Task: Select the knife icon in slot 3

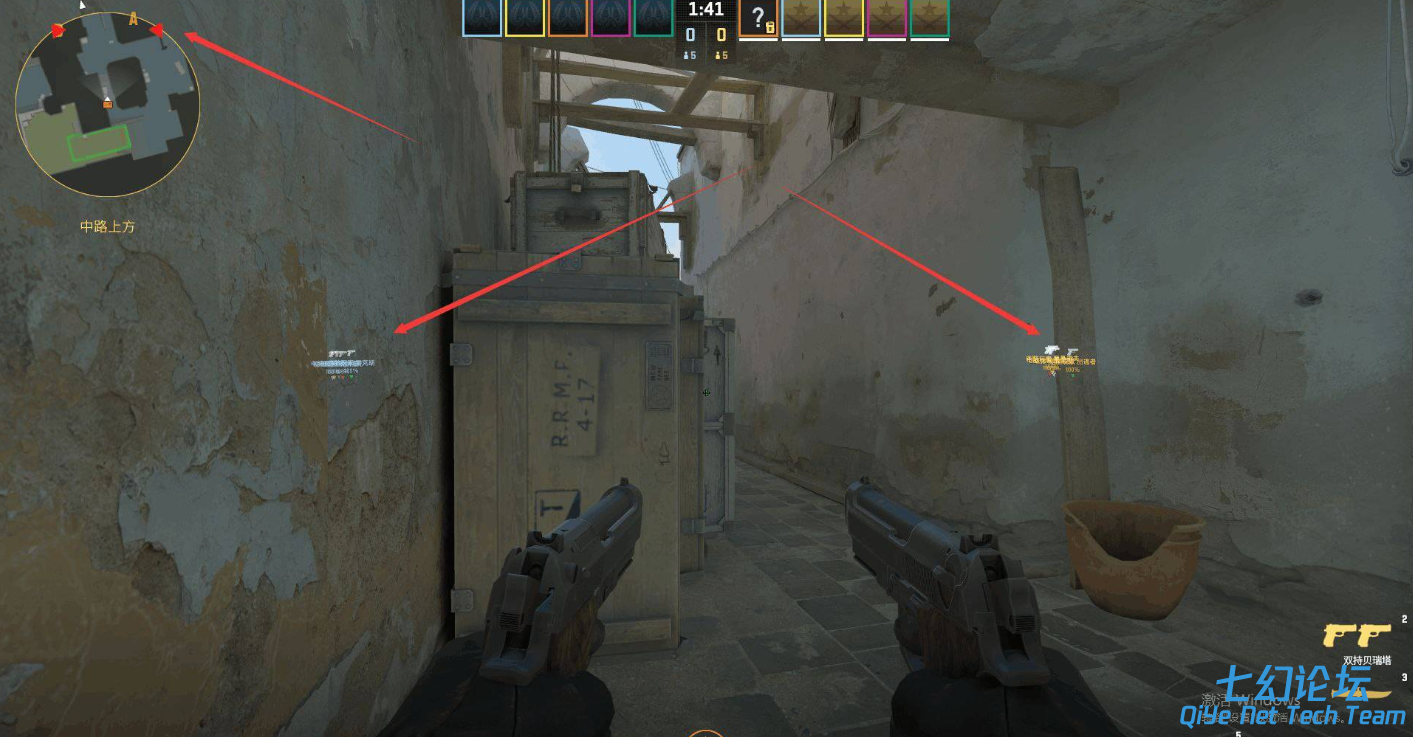Action: pos(1360,695)
